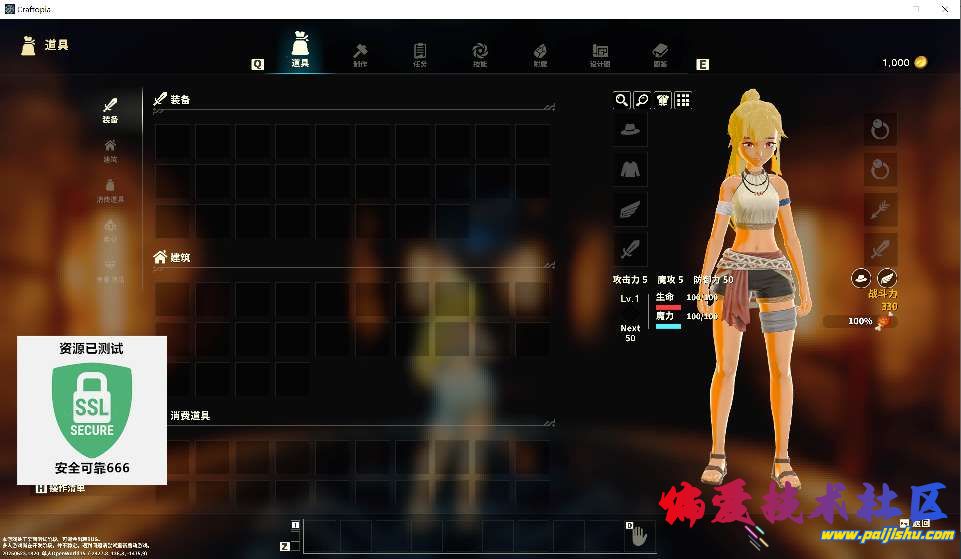Click the grid layout button
Screen dimensions: 961x559
pyautogui.click(x=683, y=100)
